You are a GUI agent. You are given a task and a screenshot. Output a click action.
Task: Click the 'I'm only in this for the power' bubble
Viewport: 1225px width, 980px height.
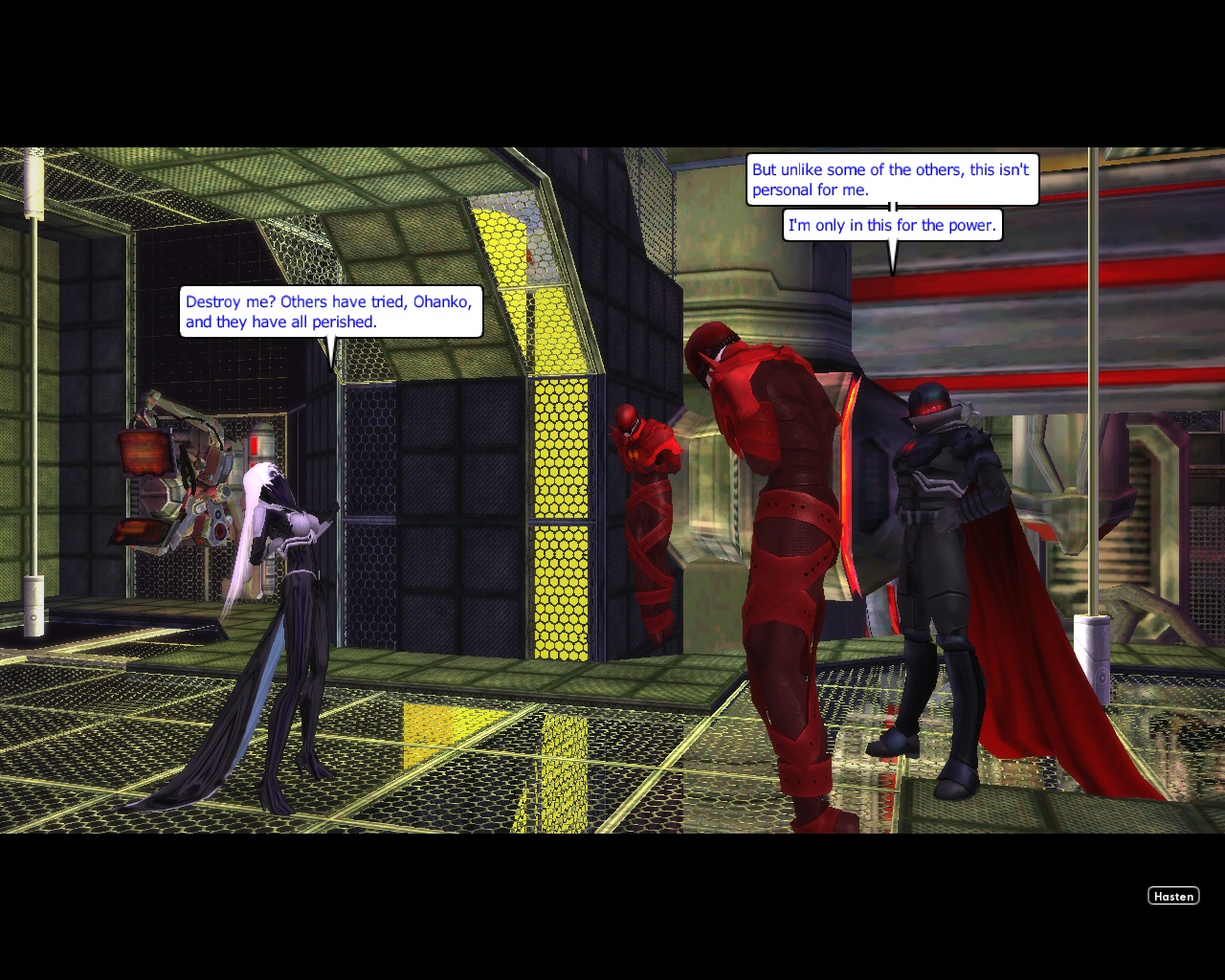click(x=891, y=225)
